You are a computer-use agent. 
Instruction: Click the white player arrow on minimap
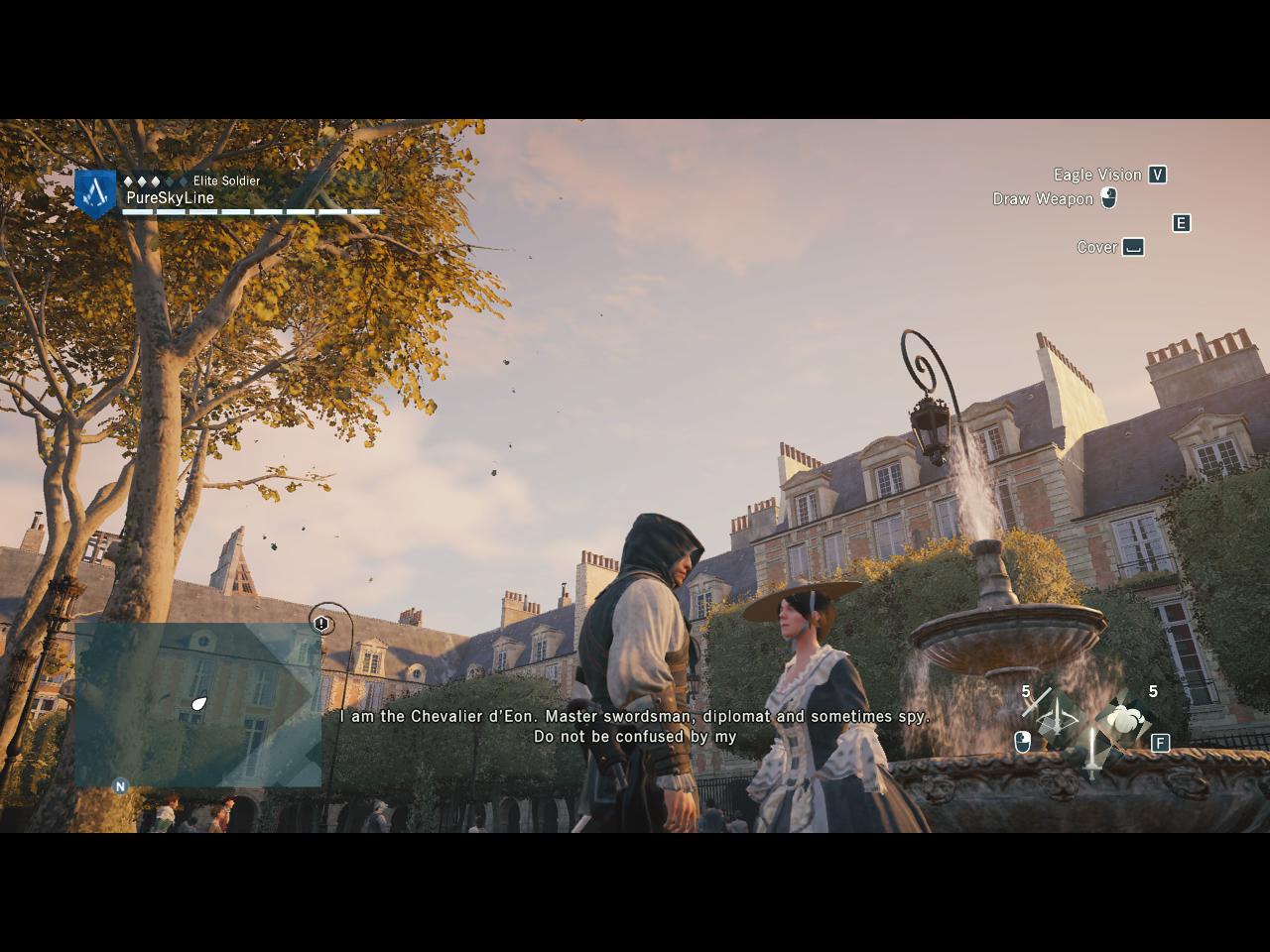point(199,704)
